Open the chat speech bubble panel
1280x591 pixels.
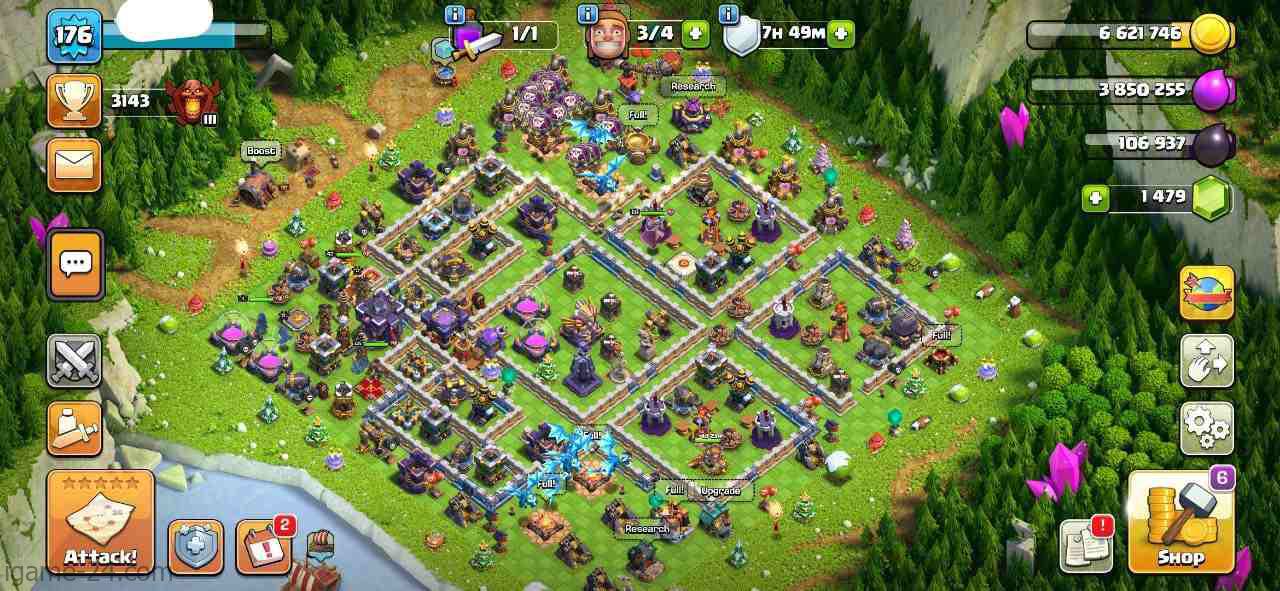coord(76,264)
